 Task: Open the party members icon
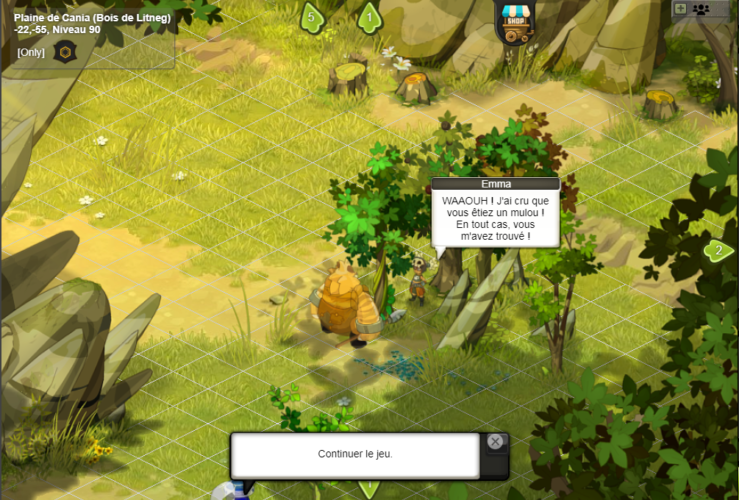[x=701, y=9]
